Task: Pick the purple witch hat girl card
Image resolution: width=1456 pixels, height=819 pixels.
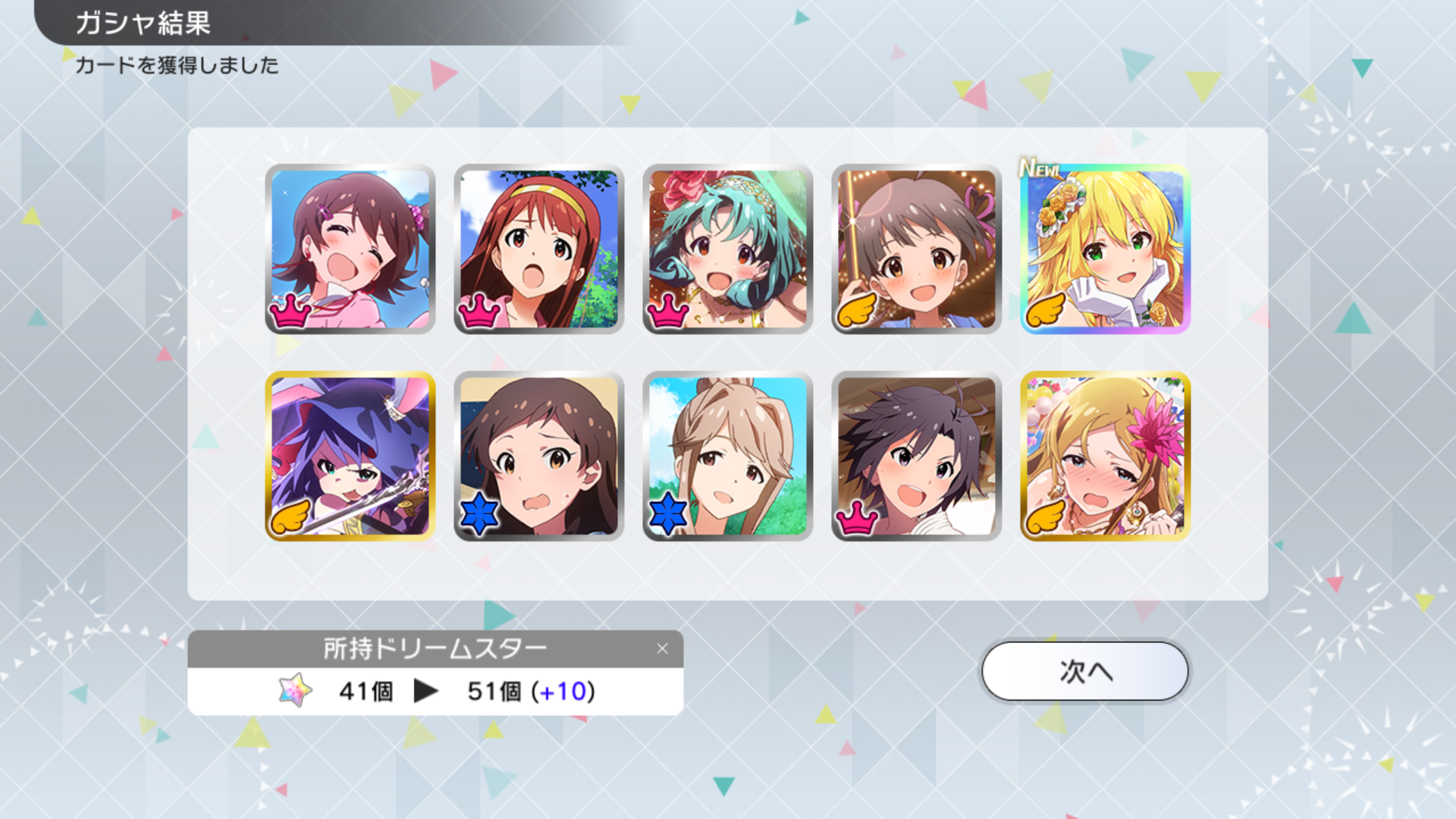Action: click(x=350, y=456)
